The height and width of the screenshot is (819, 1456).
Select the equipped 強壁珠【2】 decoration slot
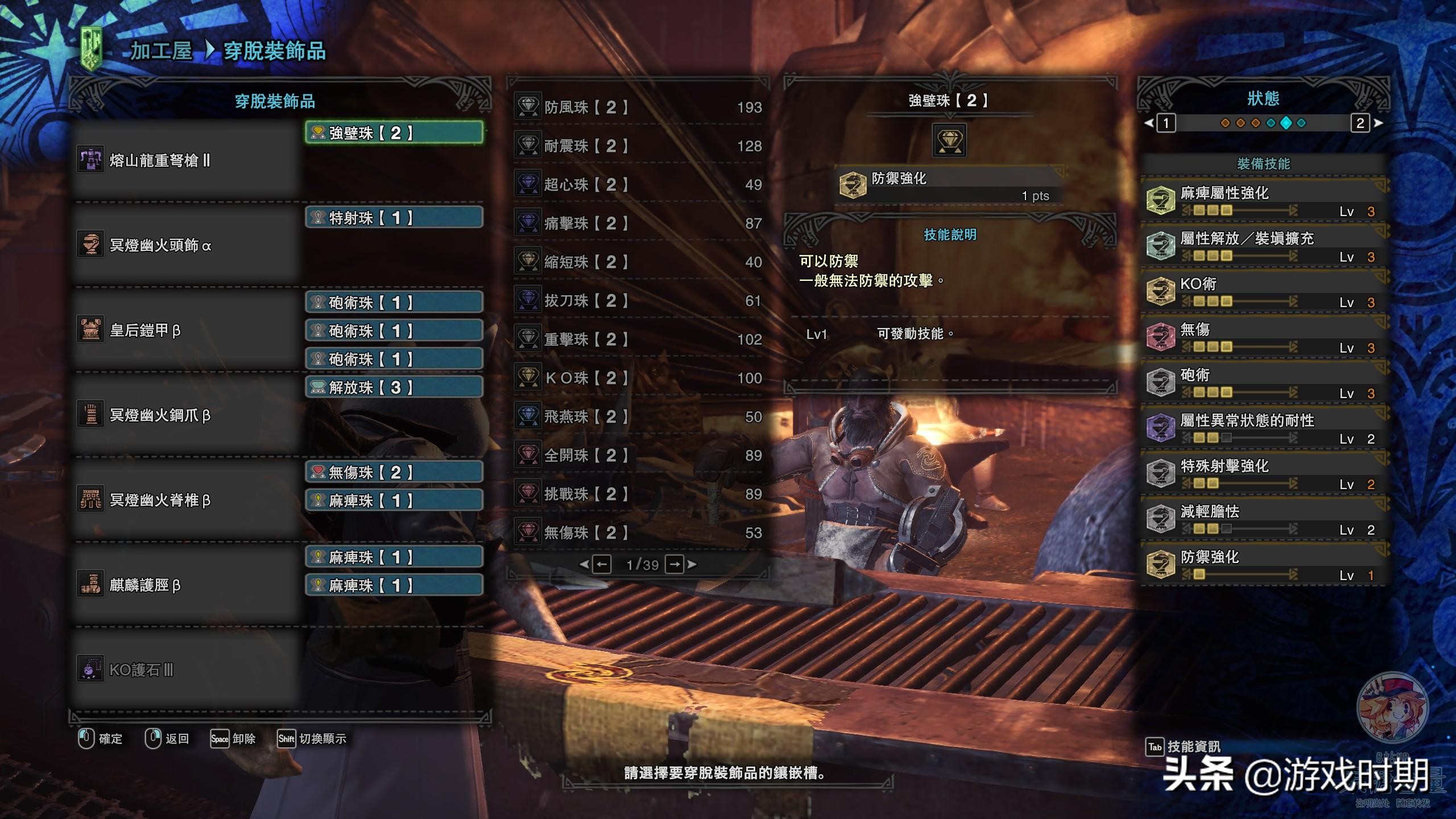pos(394,133)
